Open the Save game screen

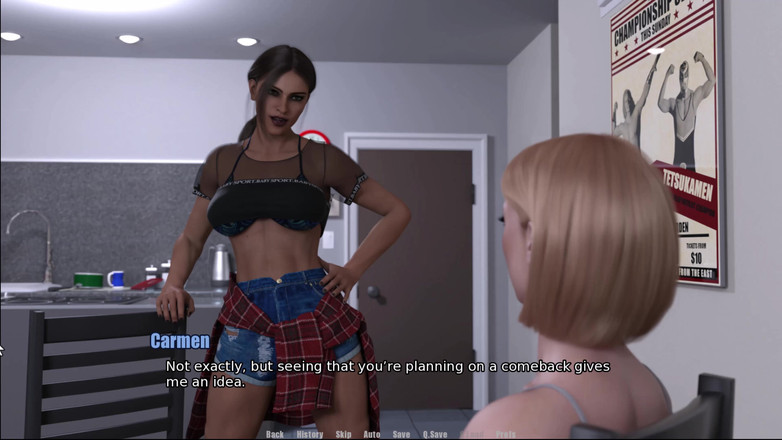tap(401, 434)
